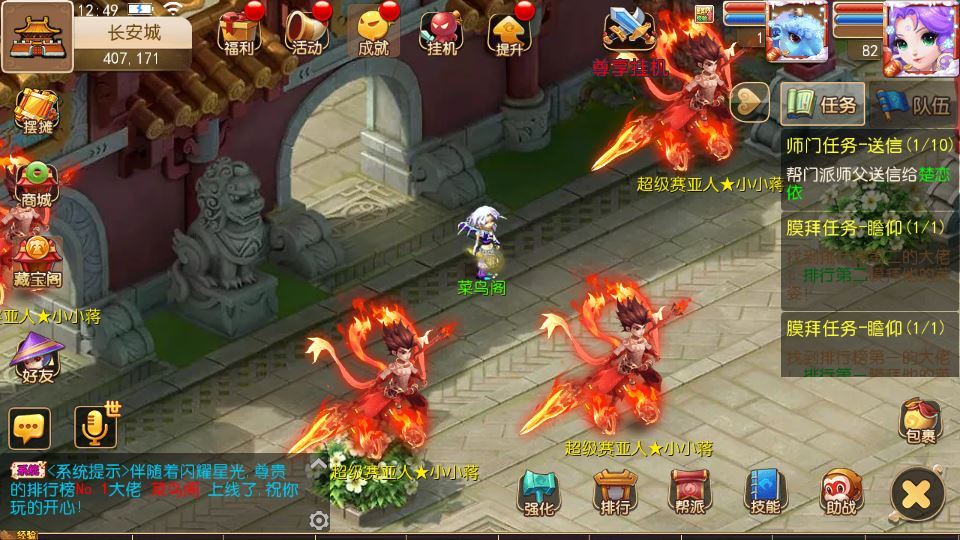Close the bottom menu with the X button
Viewport: 960px width, 540px height.
[917, 493]
